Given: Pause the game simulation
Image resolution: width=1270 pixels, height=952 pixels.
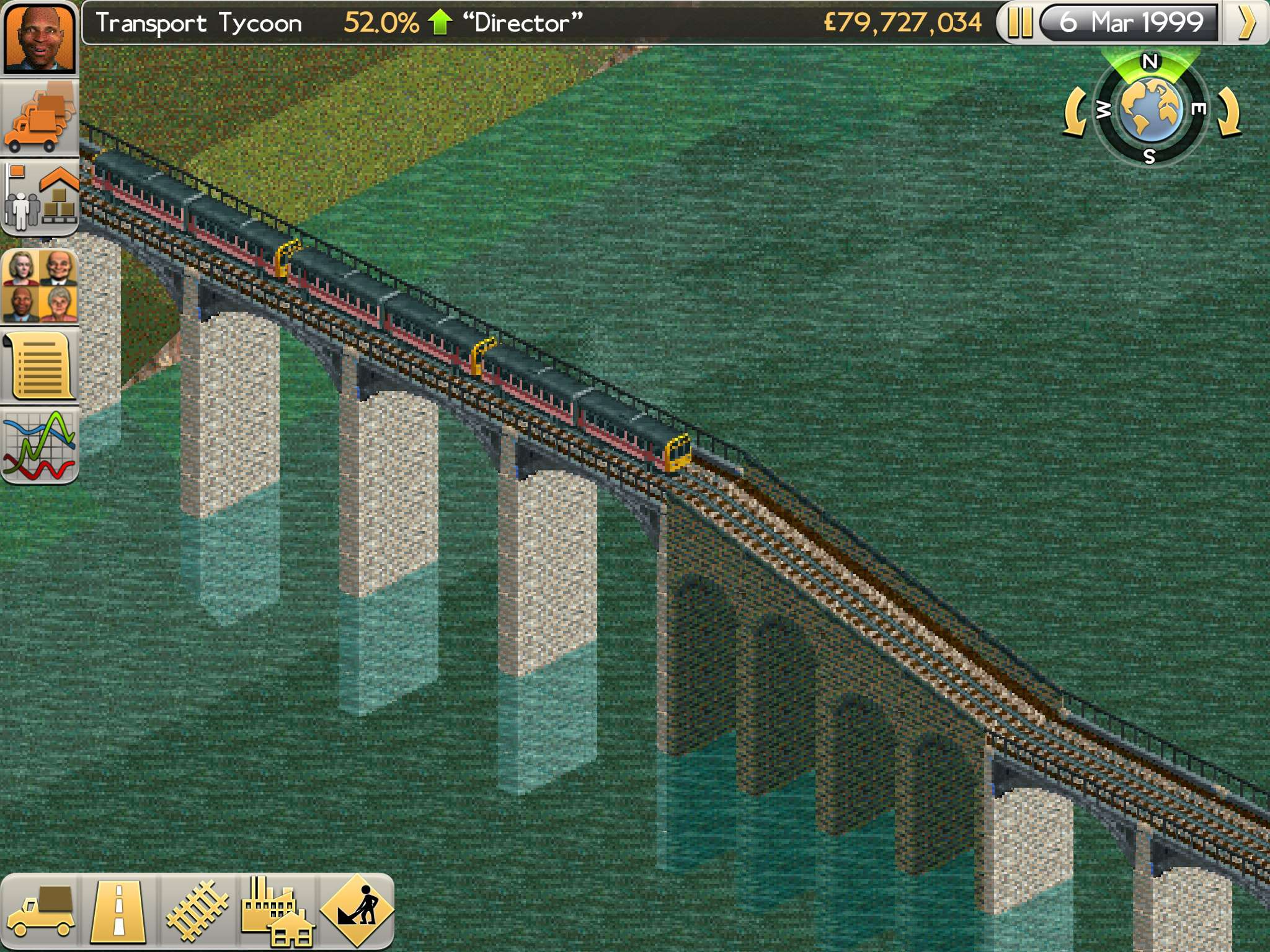Looking at the screenshot, I should [x=1020, y=23].
